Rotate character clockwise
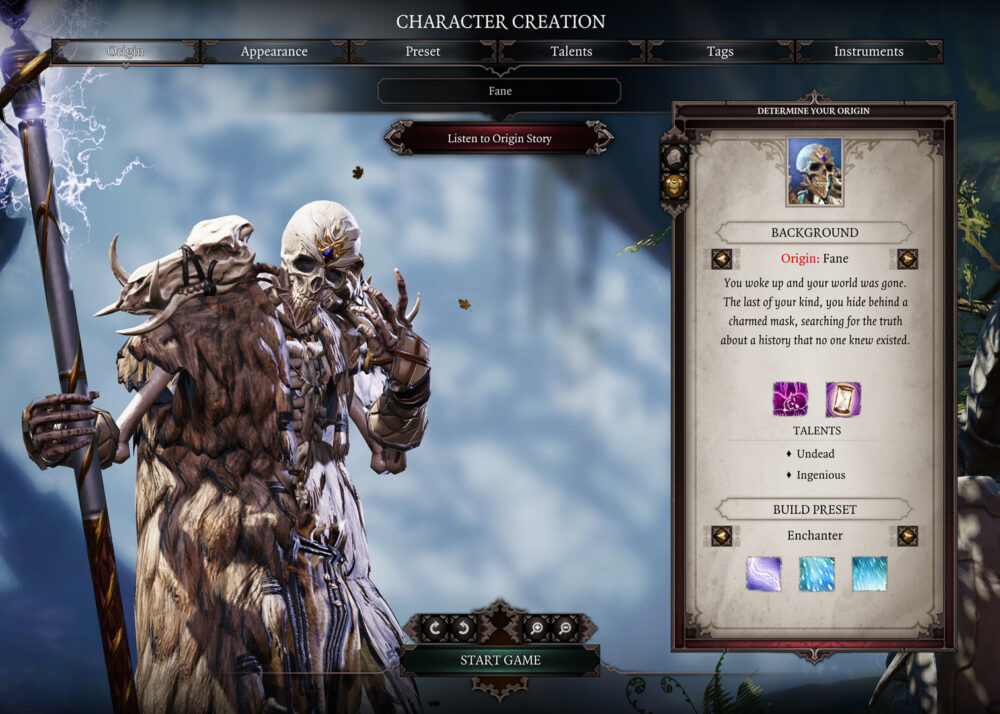This screenshot has height=714, width=1000. click(x=436, y=629)
